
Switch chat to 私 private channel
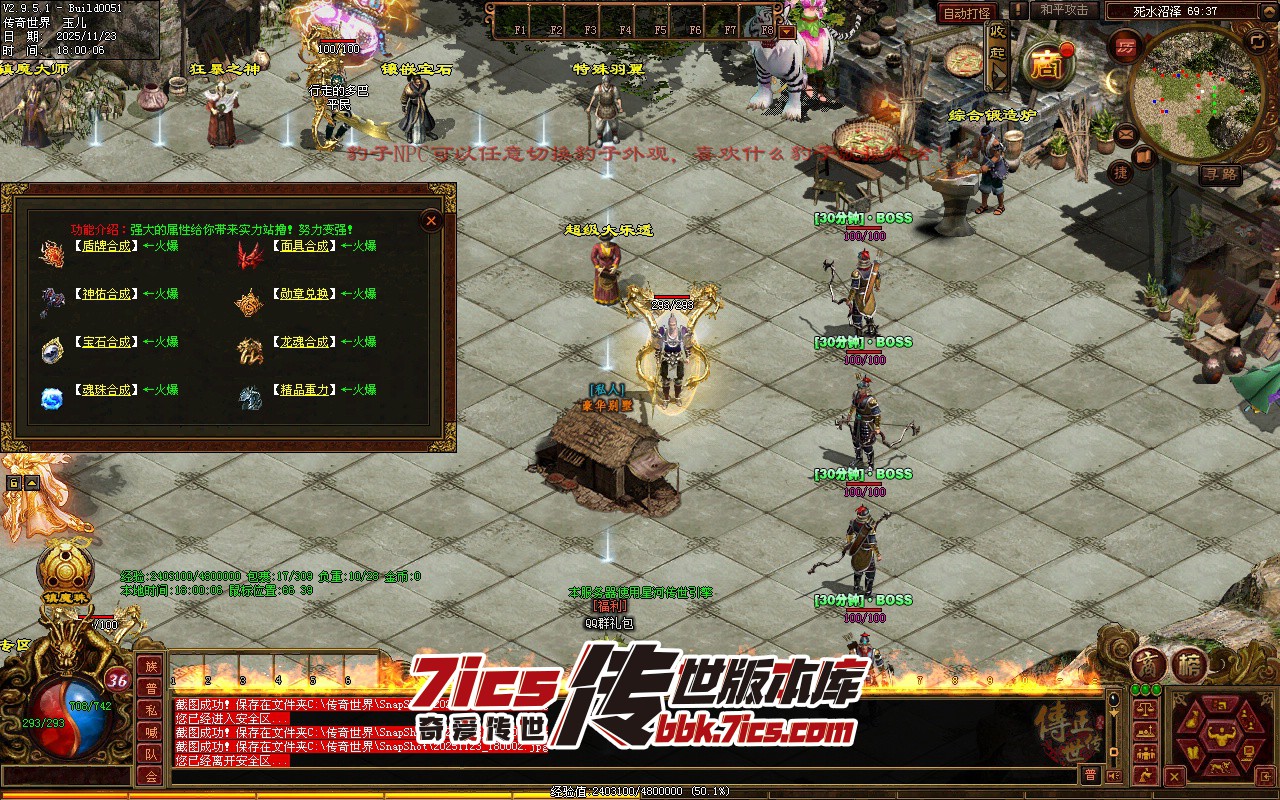pyautogui.click(x=151, y=710)
